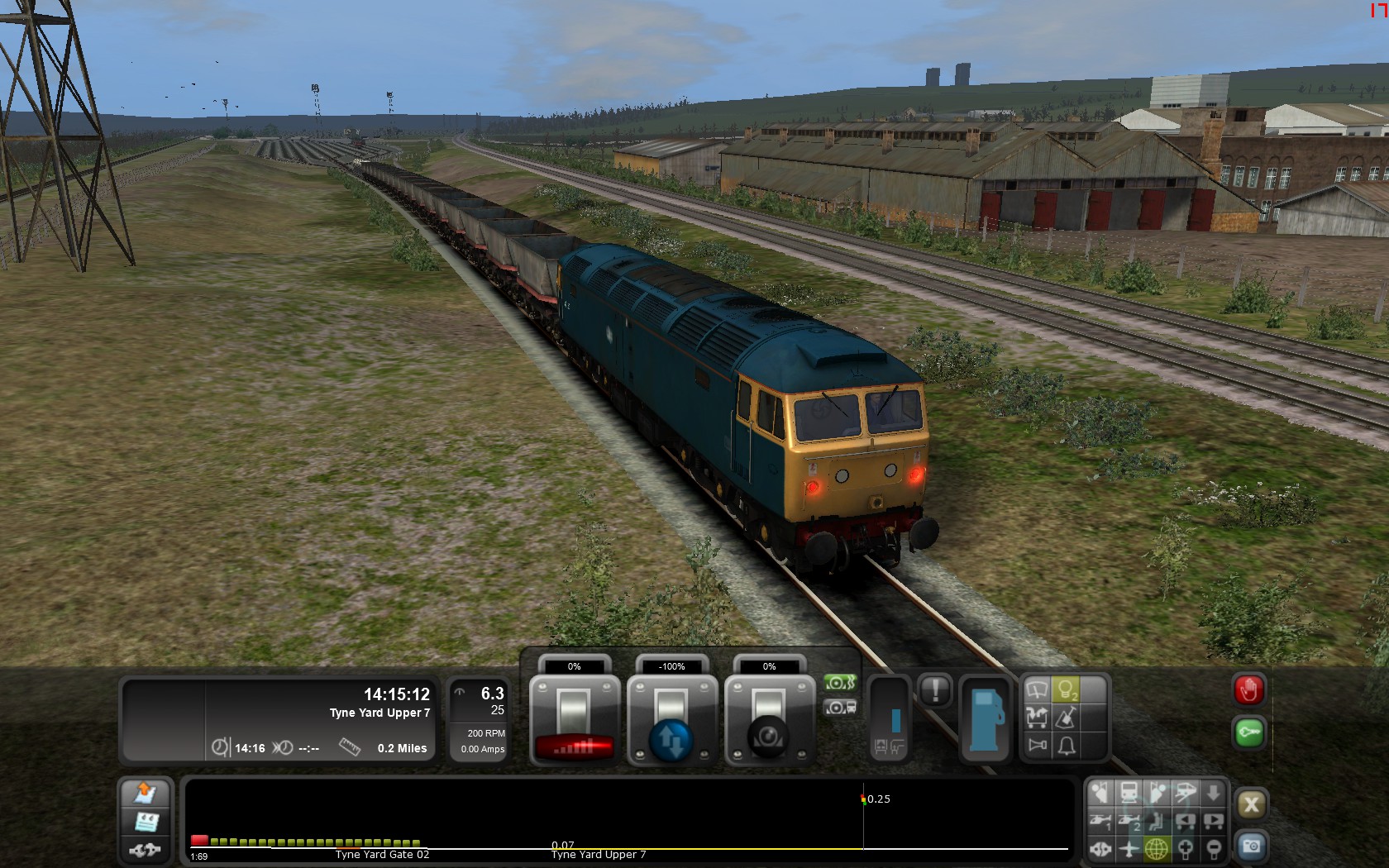Close the HUD with the X button

1251,804
